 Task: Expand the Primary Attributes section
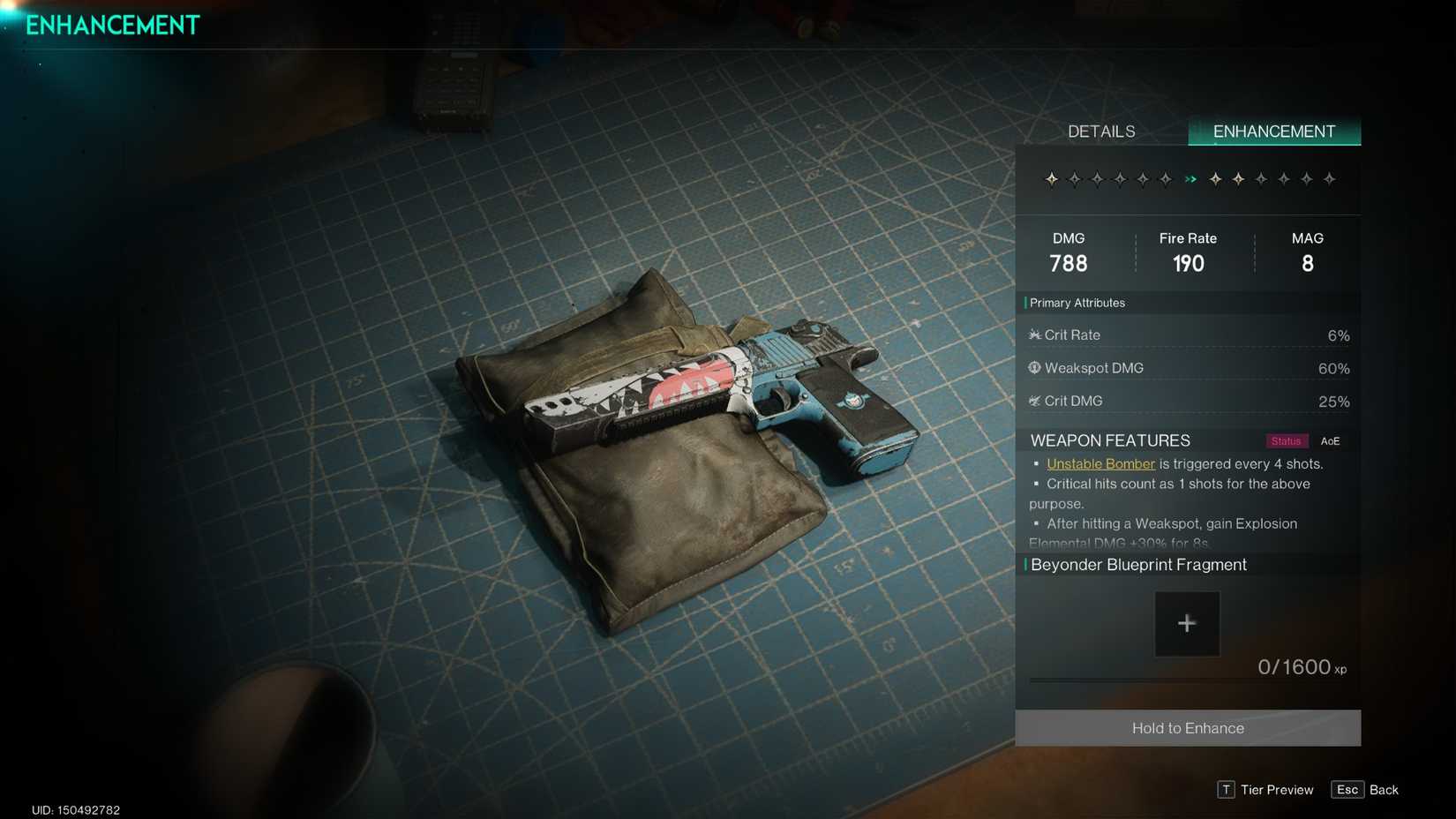pyautogui.click(x=1077, y=303)
